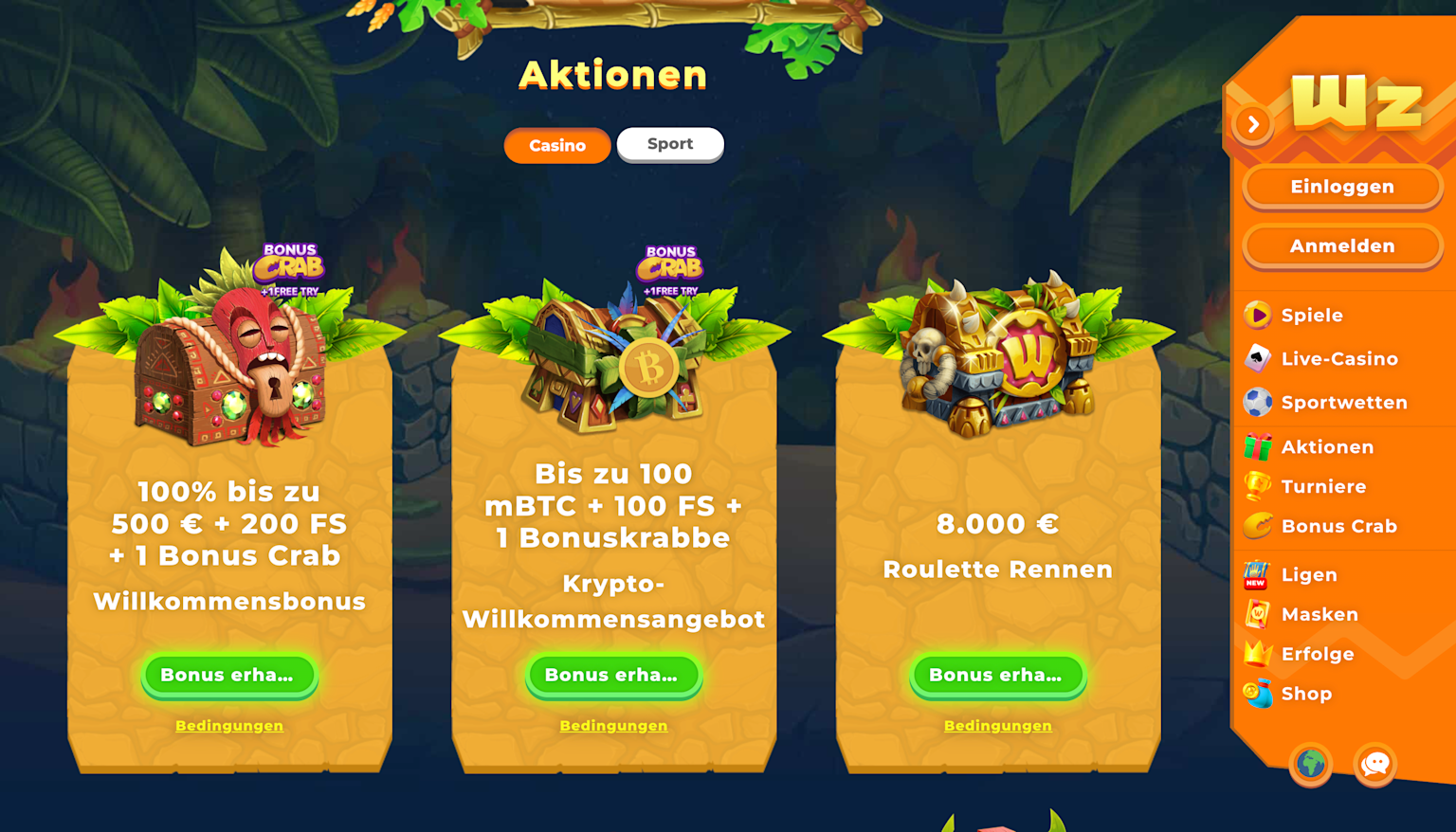Image resolution: width=1456 pixels, height=832 pixels.
Task: Select the Bonus Crab icon
Action: tap(1258, 526)
